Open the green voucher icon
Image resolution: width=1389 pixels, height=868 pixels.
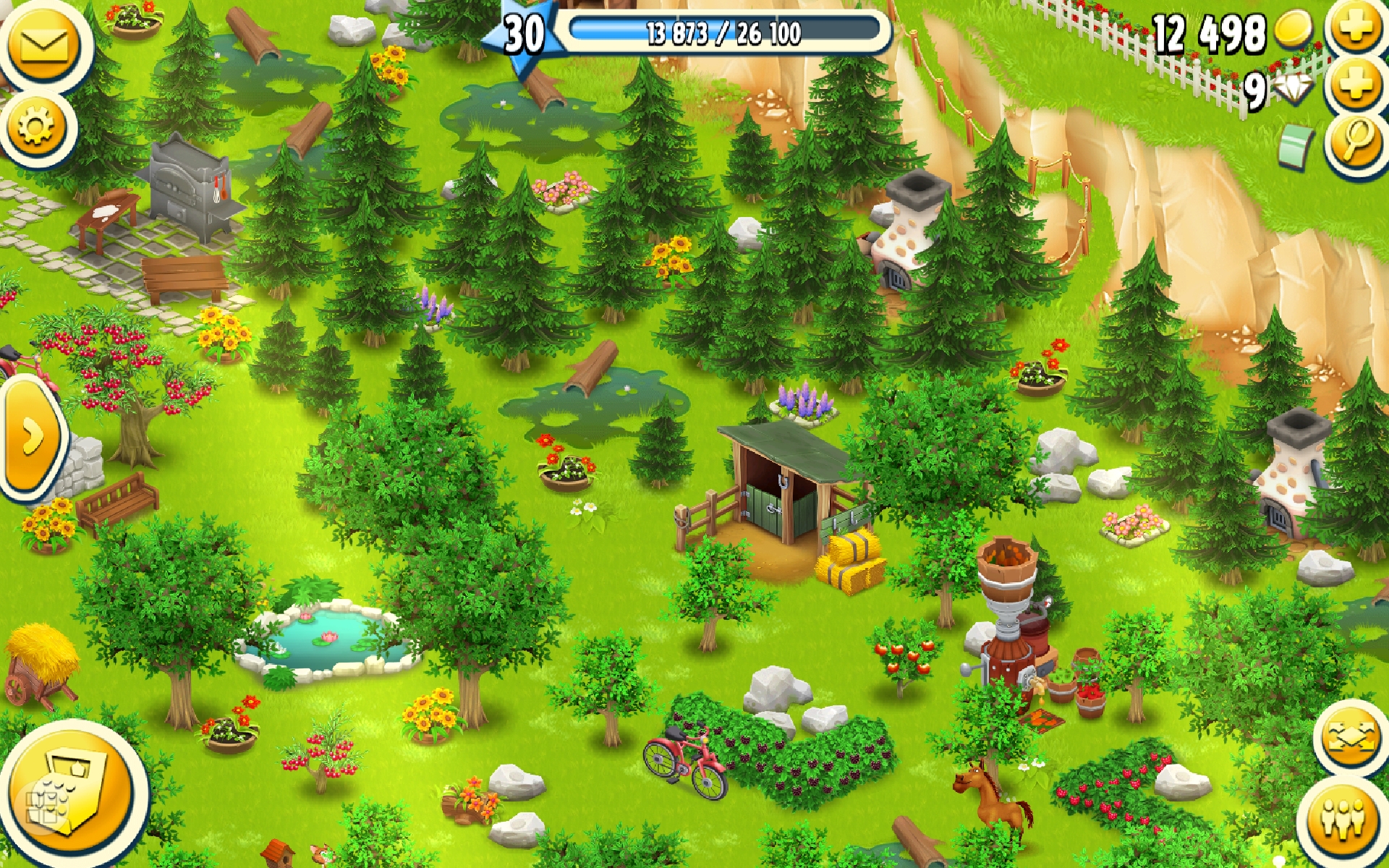pyautogui.click(x=1296, y=145)
